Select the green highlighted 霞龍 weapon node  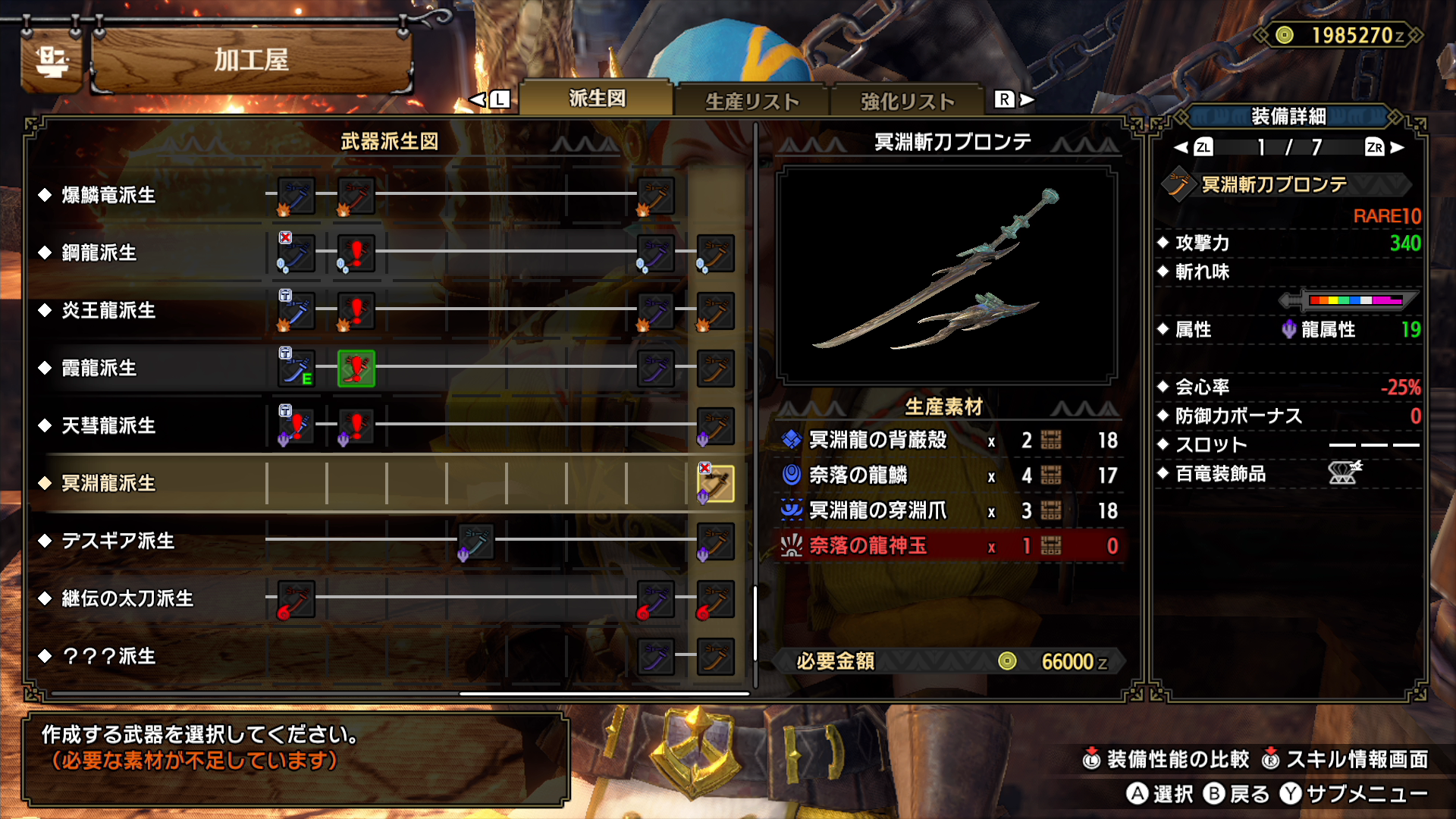(356, 369)
